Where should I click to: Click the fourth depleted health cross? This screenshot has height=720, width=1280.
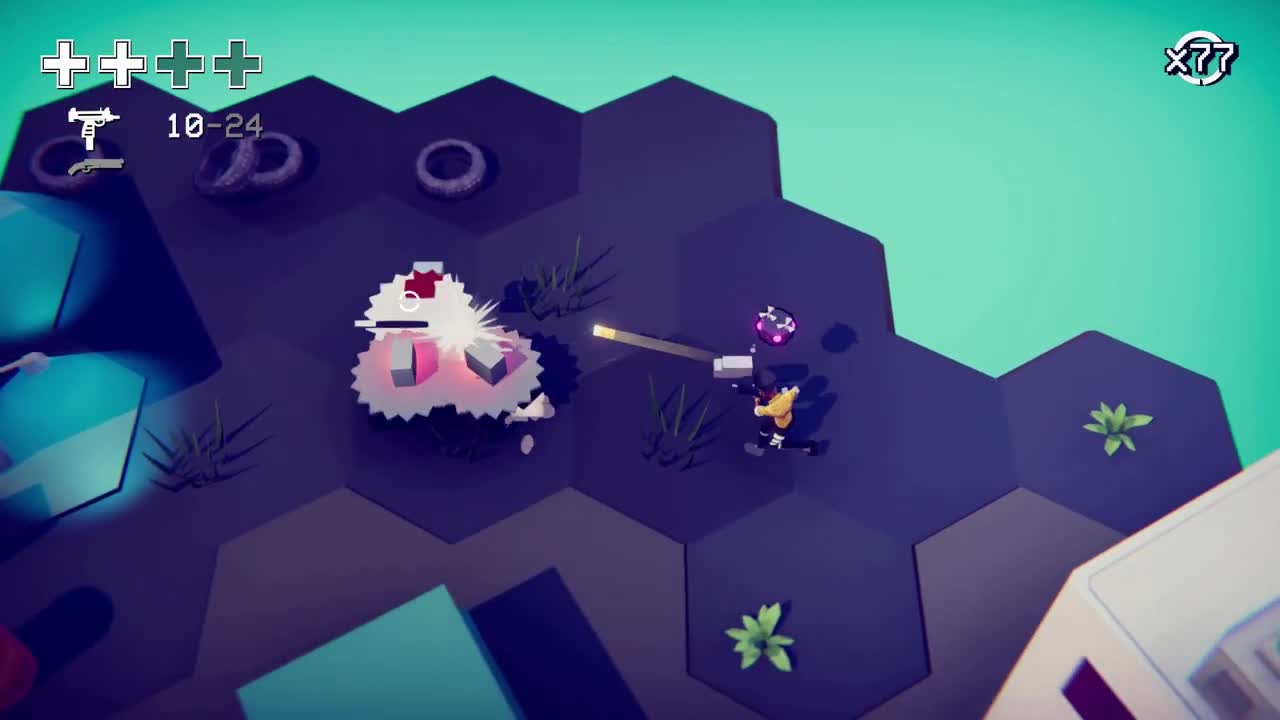coord(234,62)
